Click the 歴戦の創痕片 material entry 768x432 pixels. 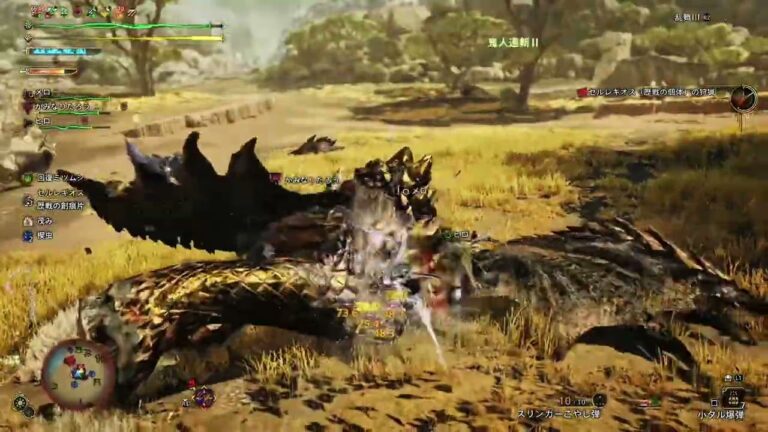(x=60, y=204)
